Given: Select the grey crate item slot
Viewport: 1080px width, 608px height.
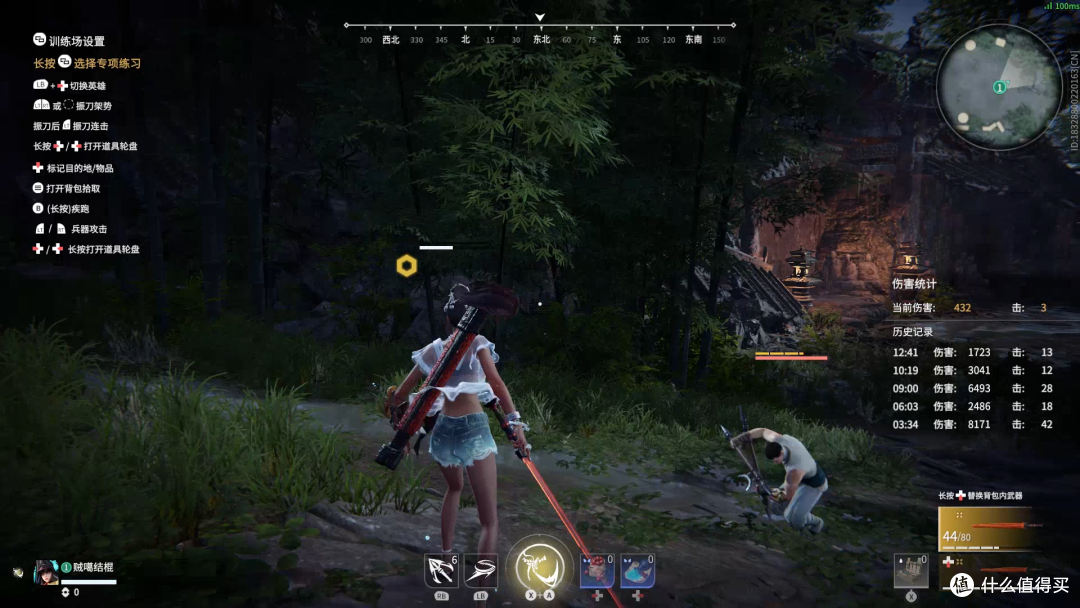Looking at the screenshot, I should tap(910, 571).
